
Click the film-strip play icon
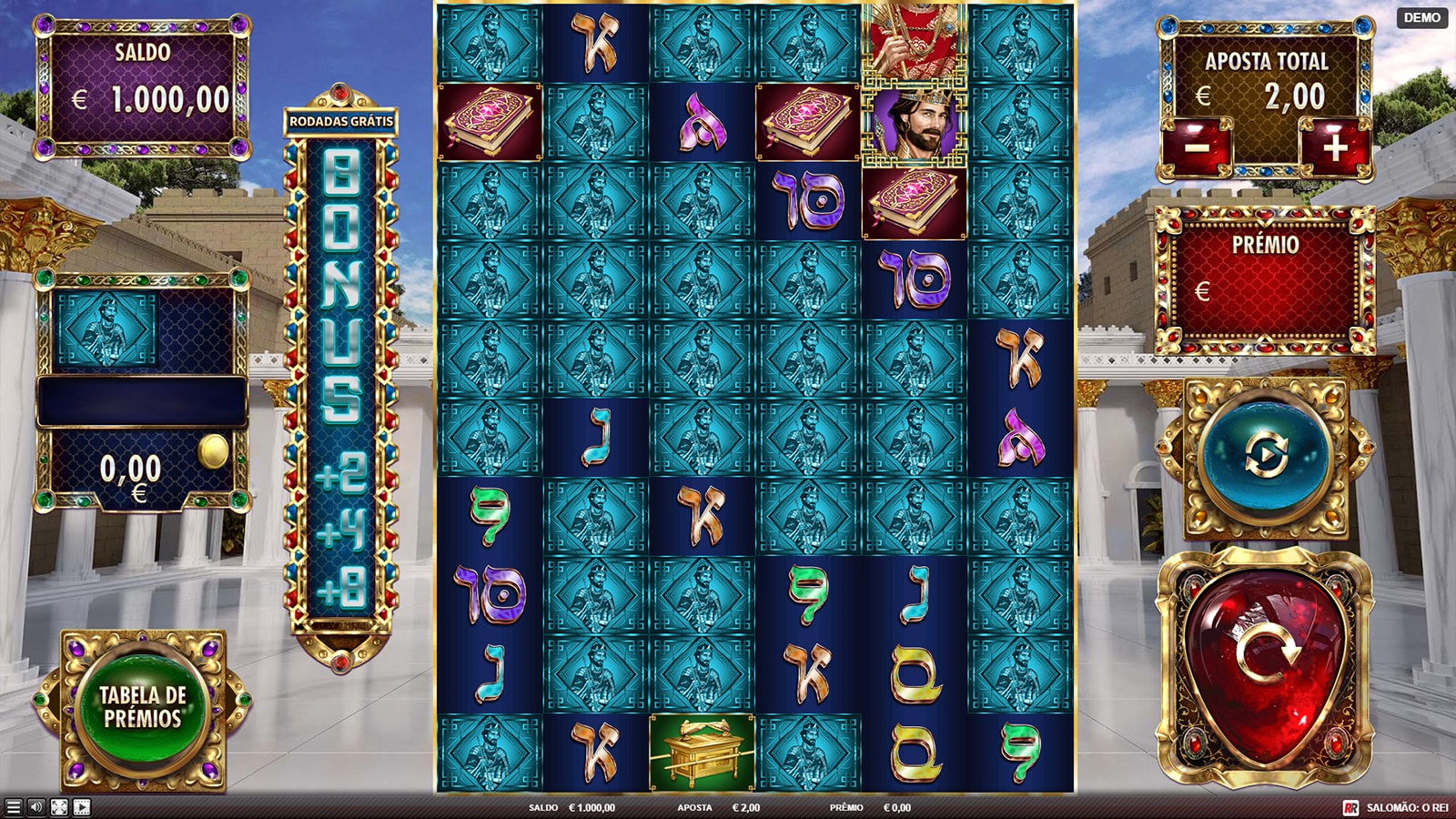click(x=82, y=807)
